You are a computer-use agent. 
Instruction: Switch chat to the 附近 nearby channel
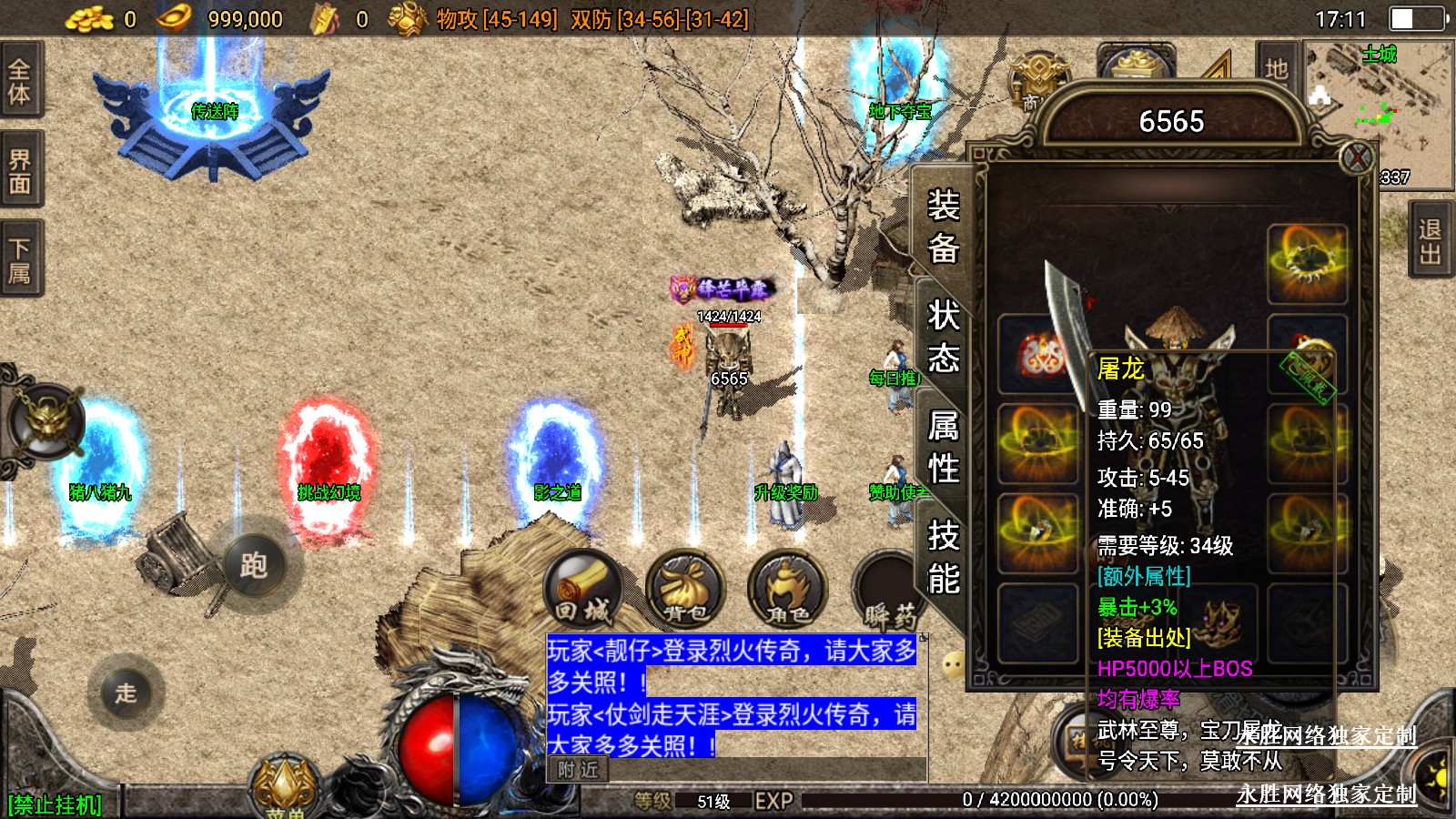click(x=578, y=770)
